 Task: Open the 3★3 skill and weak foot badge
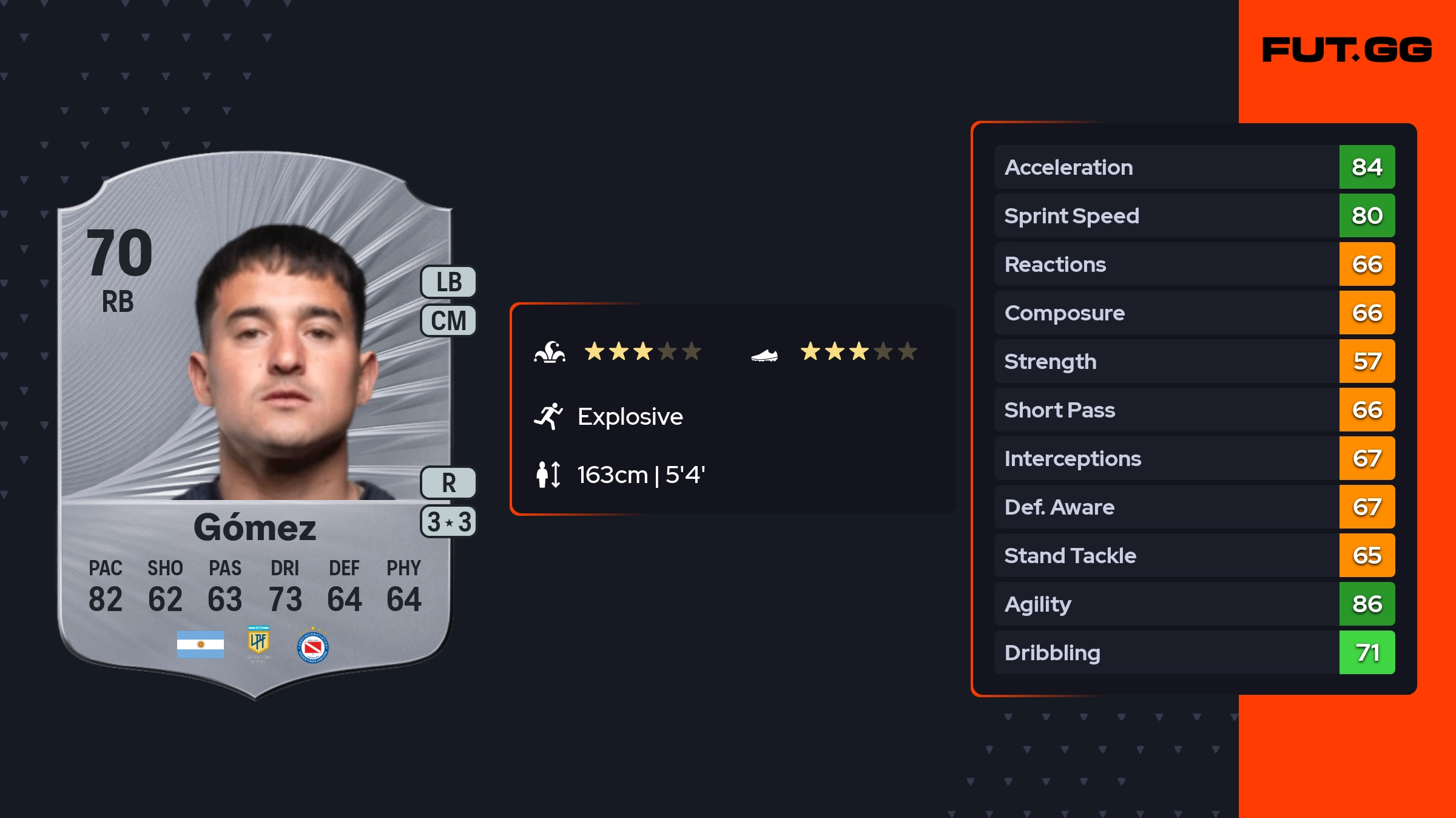pyautogui.click(x=448, y=522)
